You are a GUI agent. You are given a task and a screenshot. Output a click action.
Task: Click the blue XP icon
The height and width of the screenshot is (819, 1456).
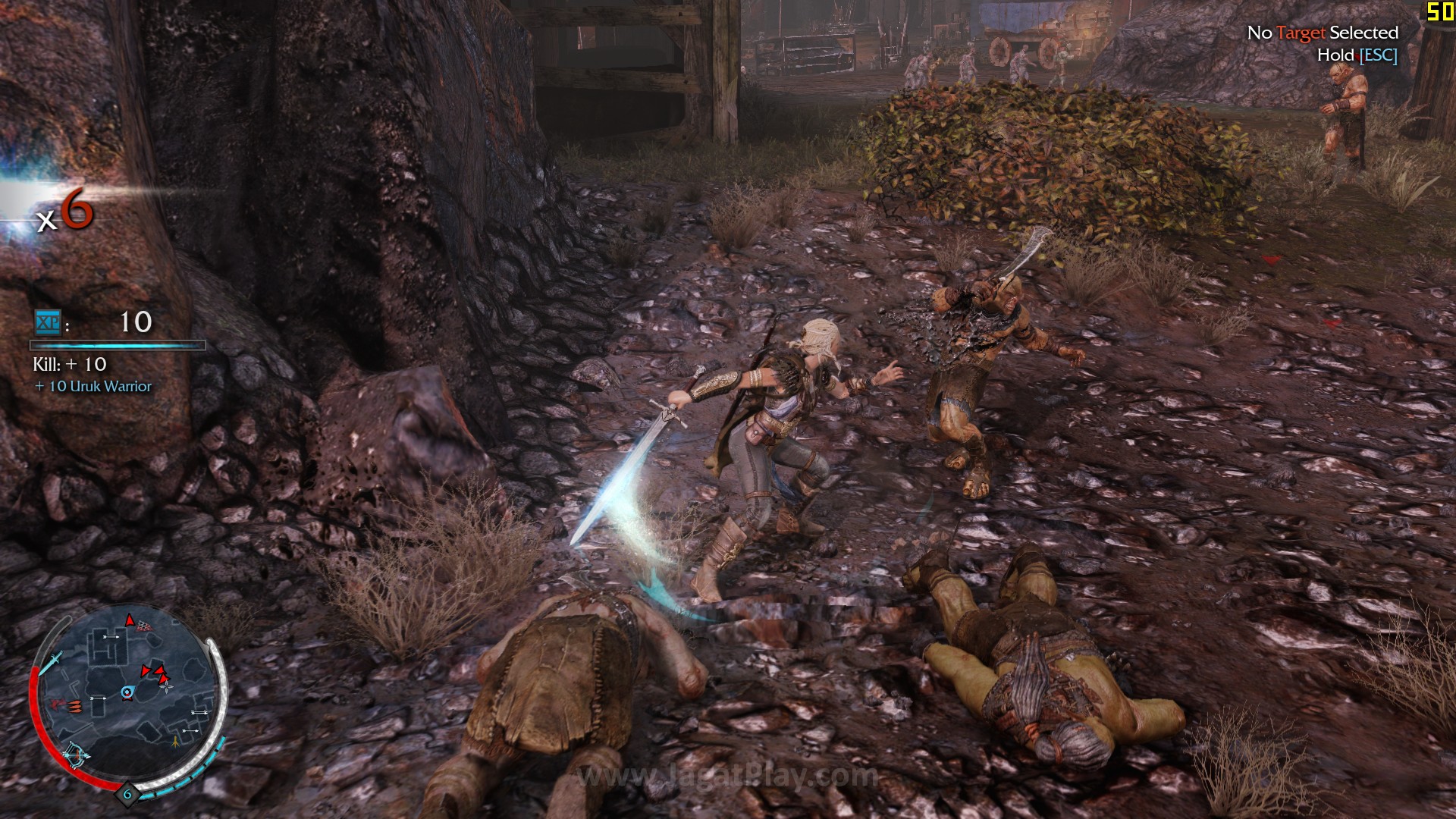point(48,323)
